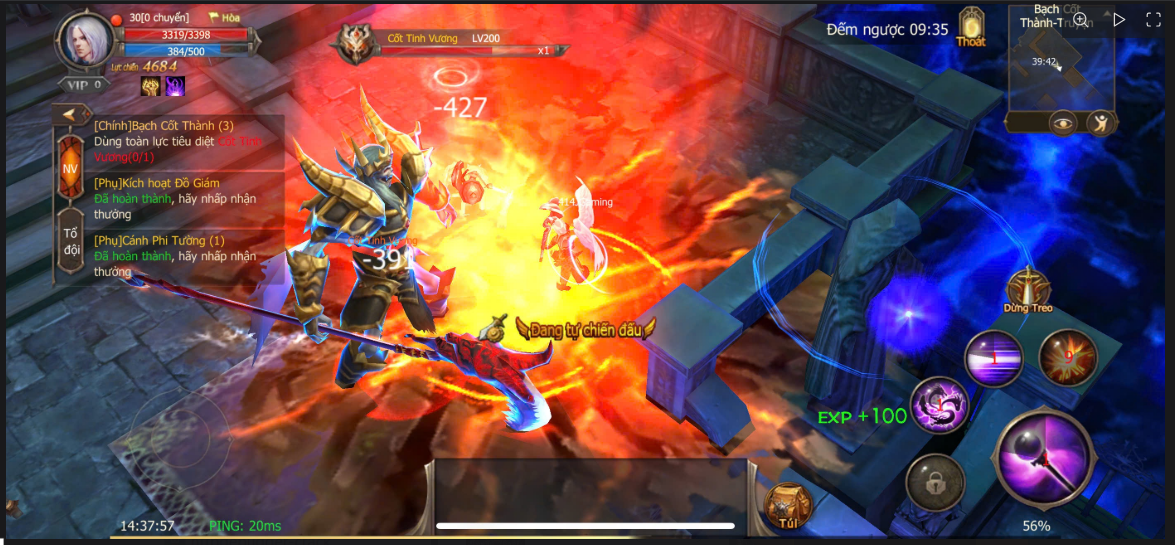Claim the Cánh Phi Tường quest reward
The width and height of the screenshot is (1175, 545).
[x=177, y=256]
